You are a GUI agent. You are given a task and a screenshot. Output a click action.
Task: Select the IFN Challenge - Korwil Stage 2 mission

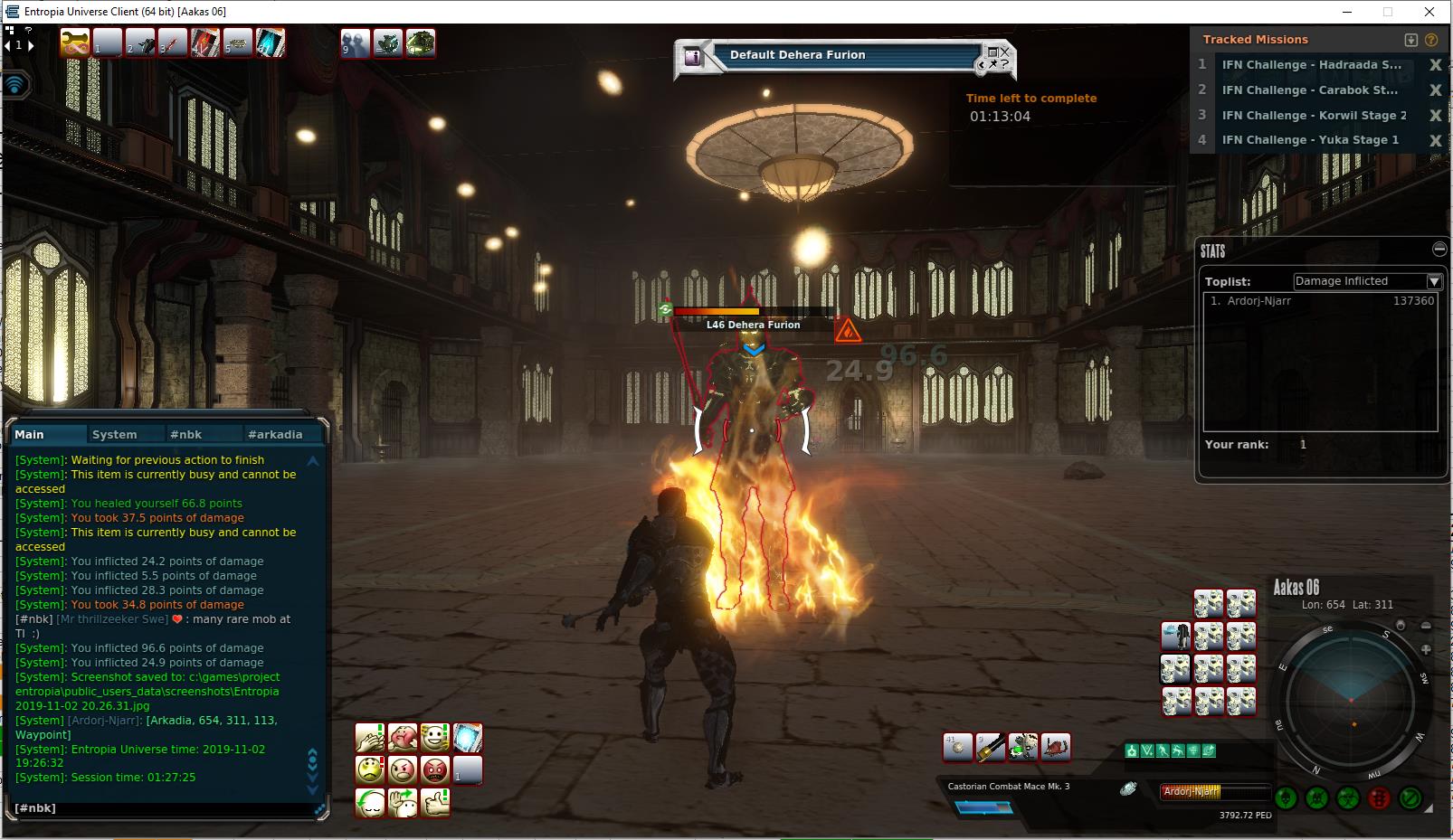coord(1314,116)
